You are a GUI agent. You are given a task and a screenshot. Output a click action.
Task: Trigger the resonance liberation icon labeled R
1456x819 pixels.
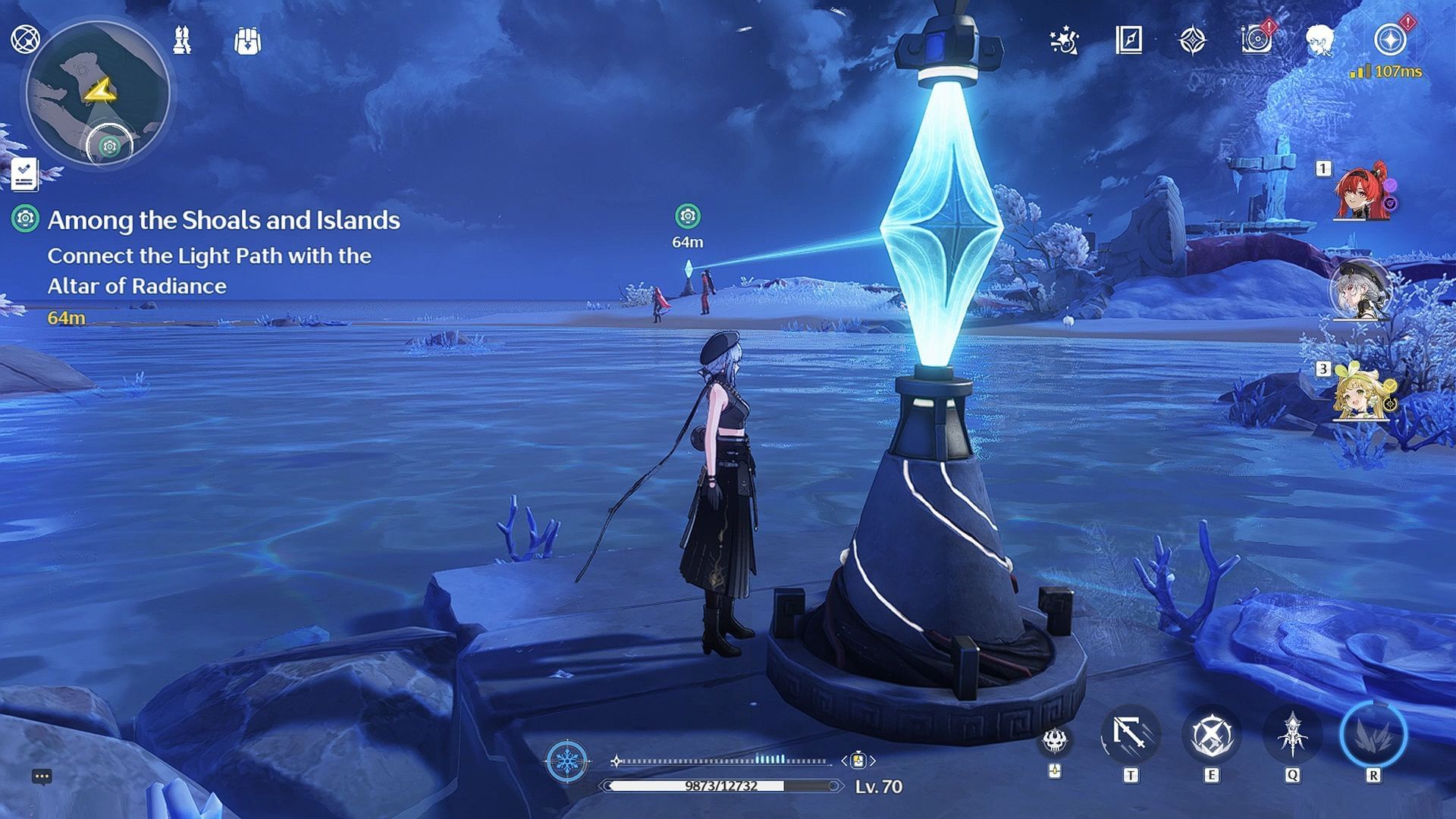click(x=1373, y=734)
